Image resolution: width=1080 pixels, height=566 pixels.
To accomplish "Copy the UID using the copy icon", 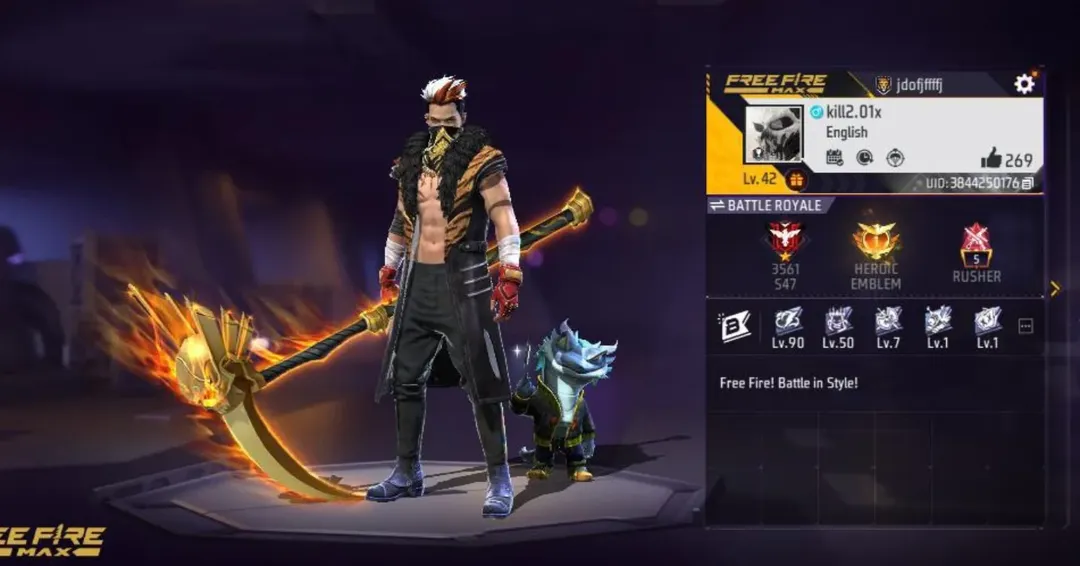I will (x=1027, y=183).
